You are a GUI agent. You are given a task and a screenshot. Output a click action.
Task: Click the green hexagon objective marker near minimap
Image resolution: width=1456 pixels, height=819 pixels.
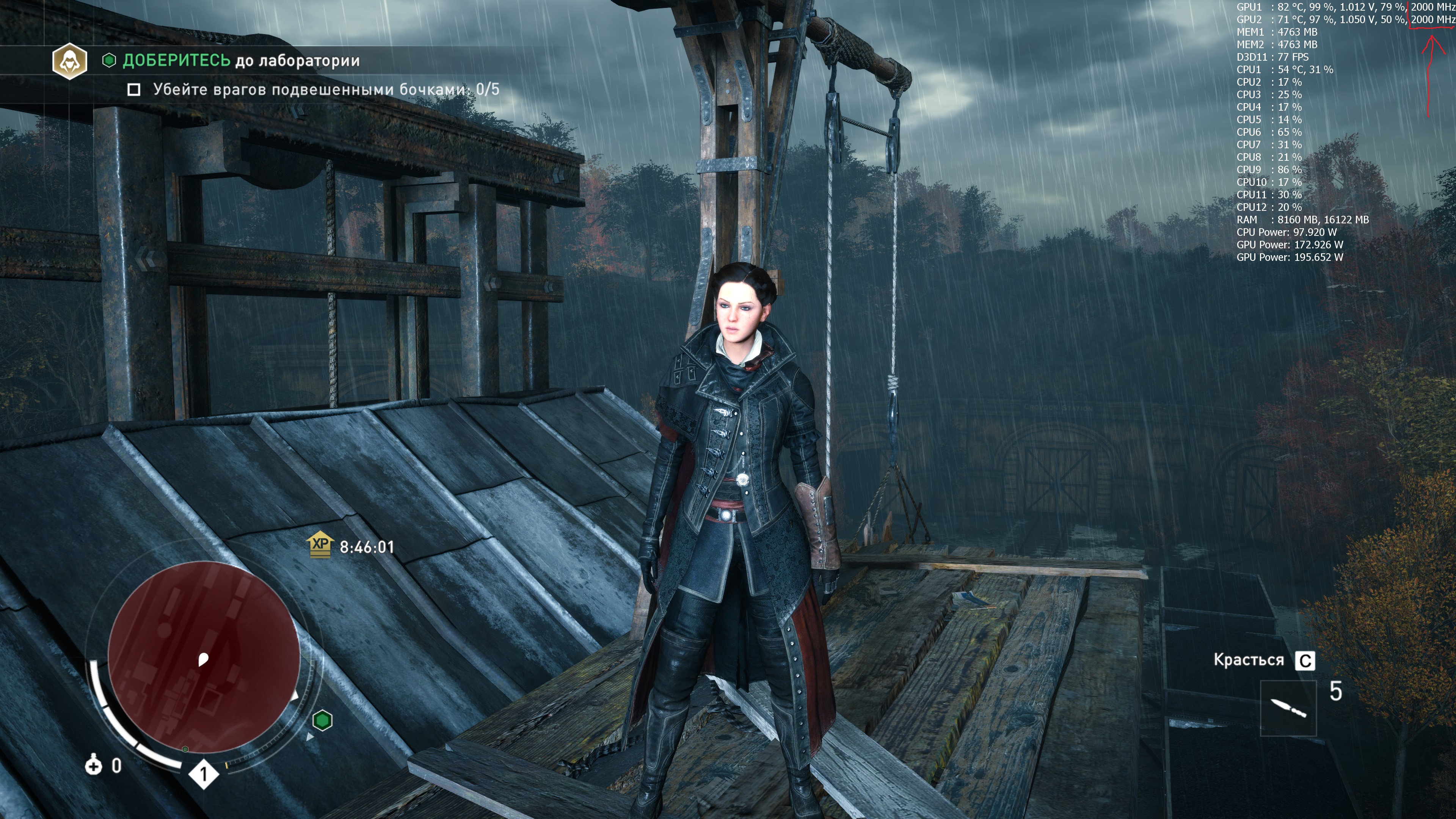(x=322, y=721)
